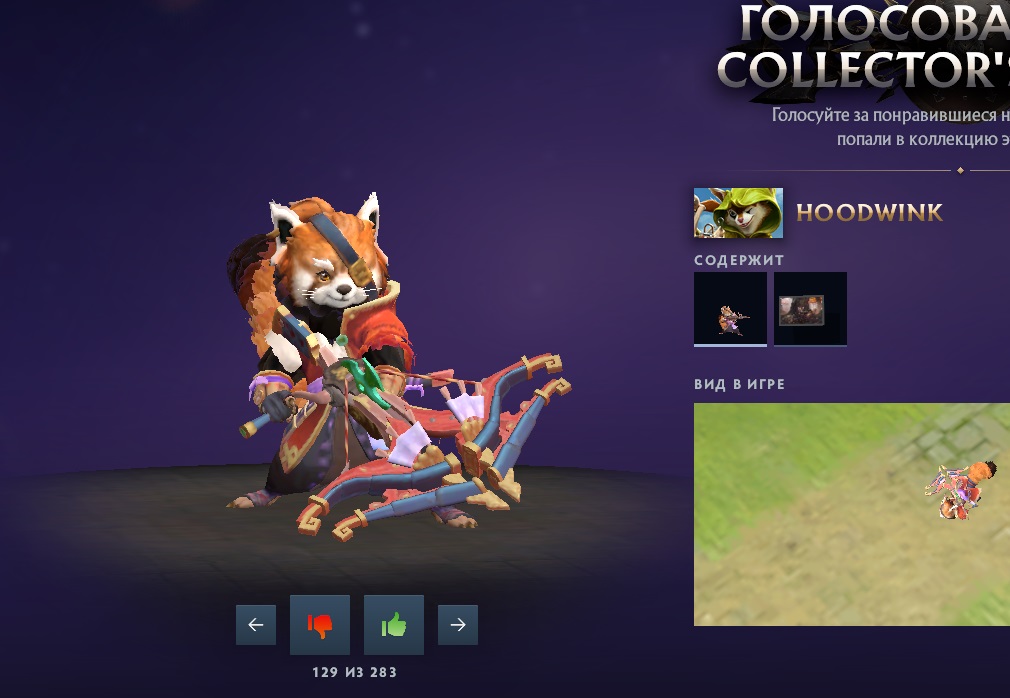Screen dimensions: 1010x698
Task: Select the loading screen thumbnail
Action: 810,309
